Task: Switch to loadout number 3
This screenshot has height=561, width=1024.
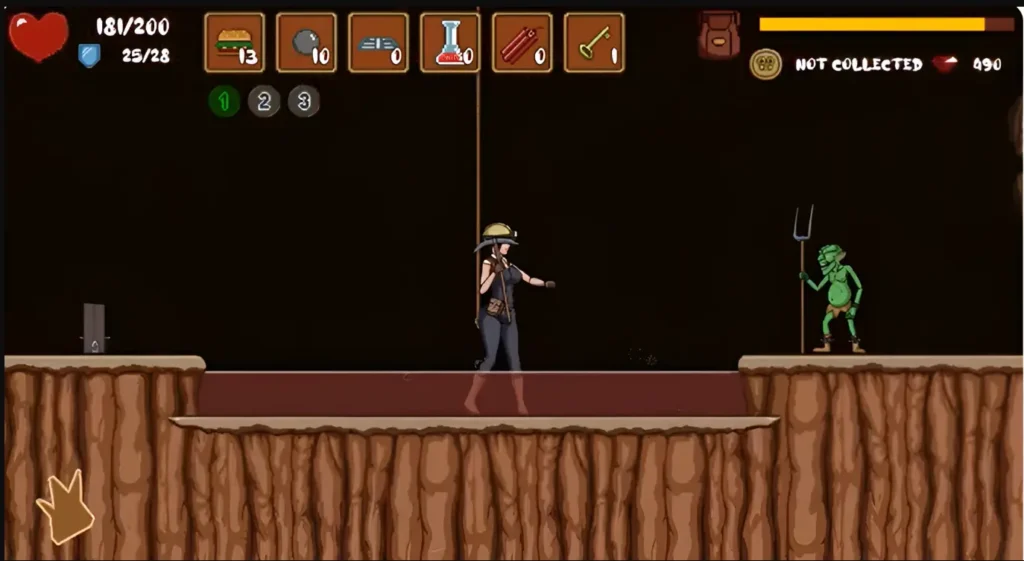Action: point(304,101)
